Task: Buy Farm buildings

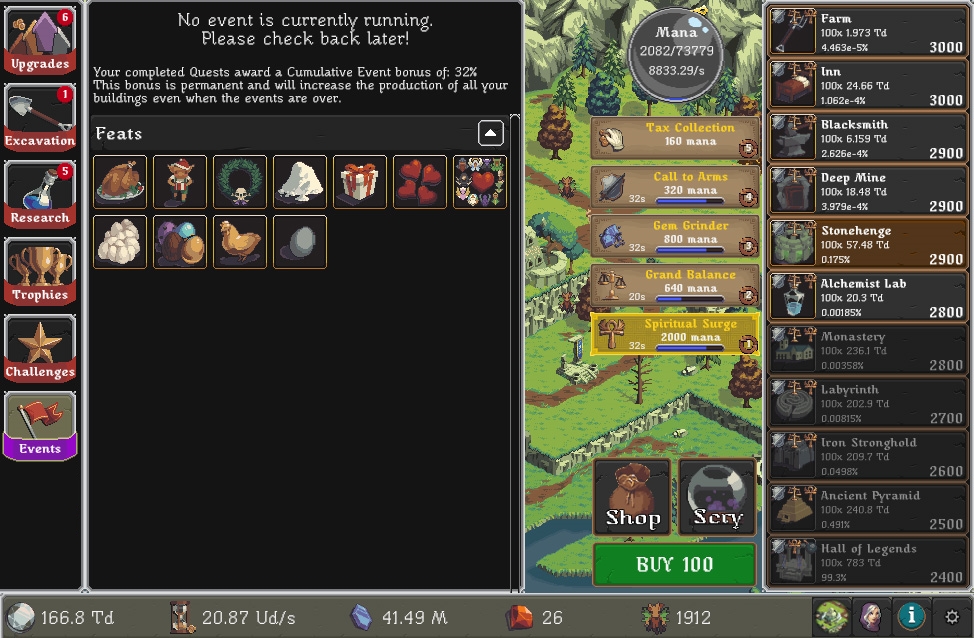Action: 866,32
